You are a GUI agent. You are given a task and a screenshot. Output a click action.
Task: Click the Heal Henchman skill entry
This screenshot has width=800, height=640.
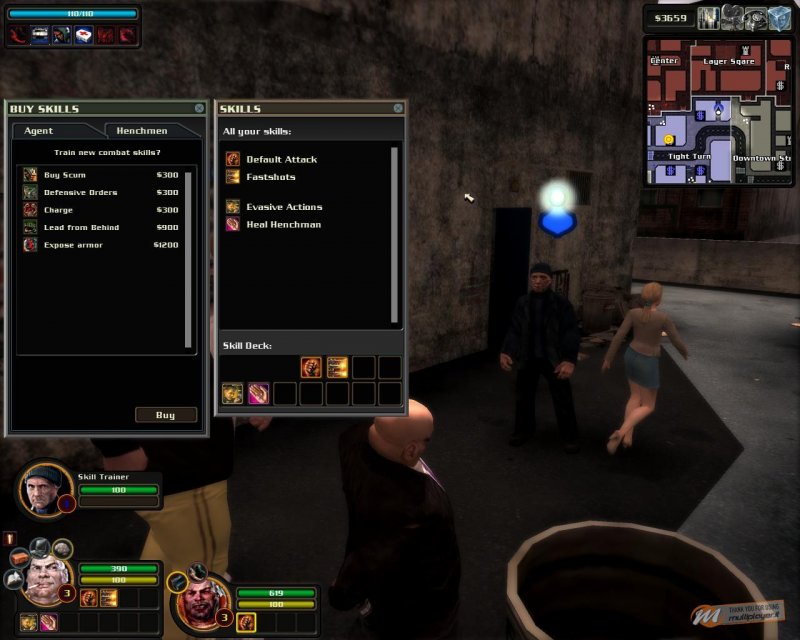click(283, 225)
